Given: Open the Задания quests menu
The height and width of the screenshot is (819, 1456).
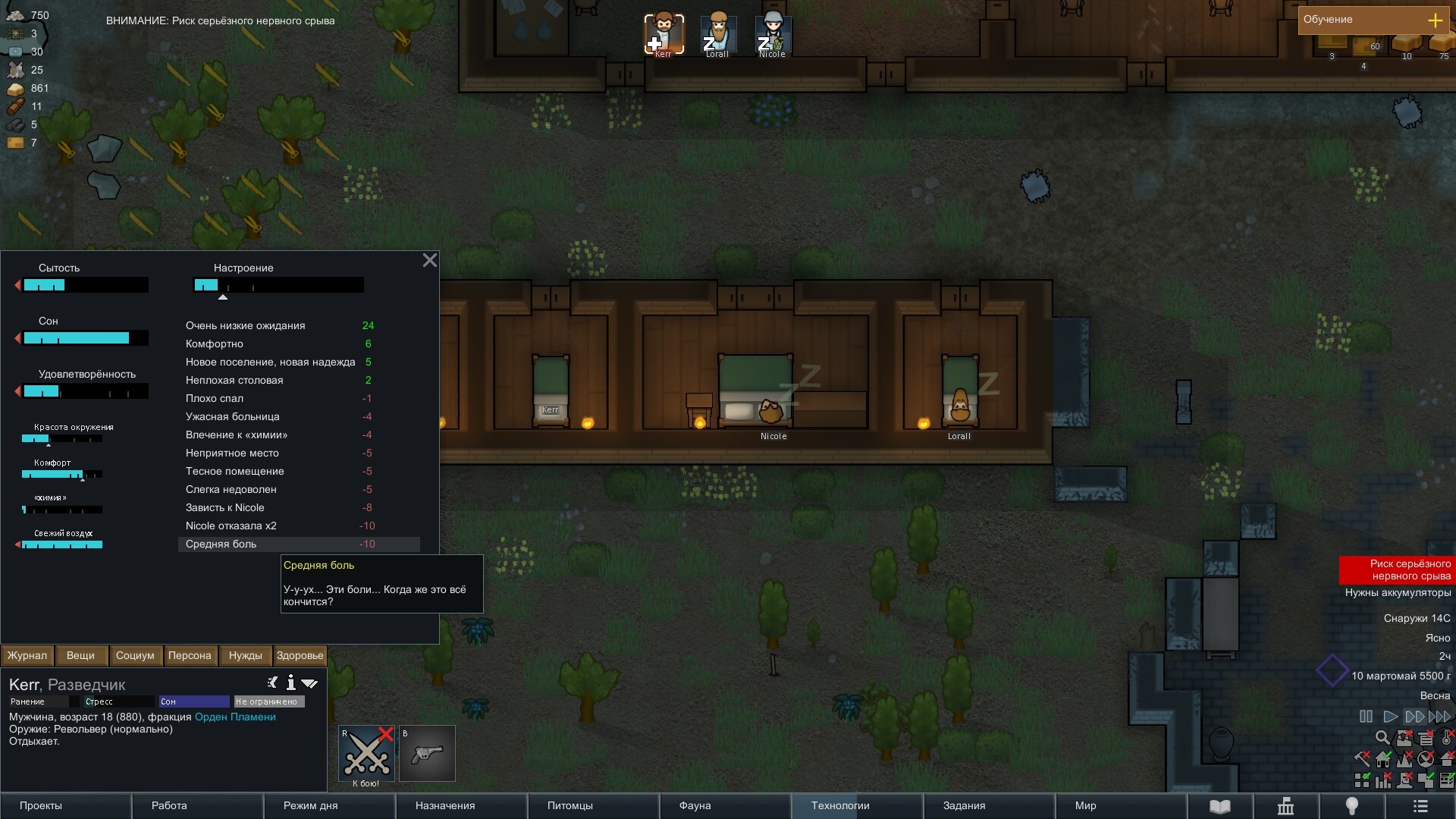Looking at the screenshot, I should pos(989,805).
